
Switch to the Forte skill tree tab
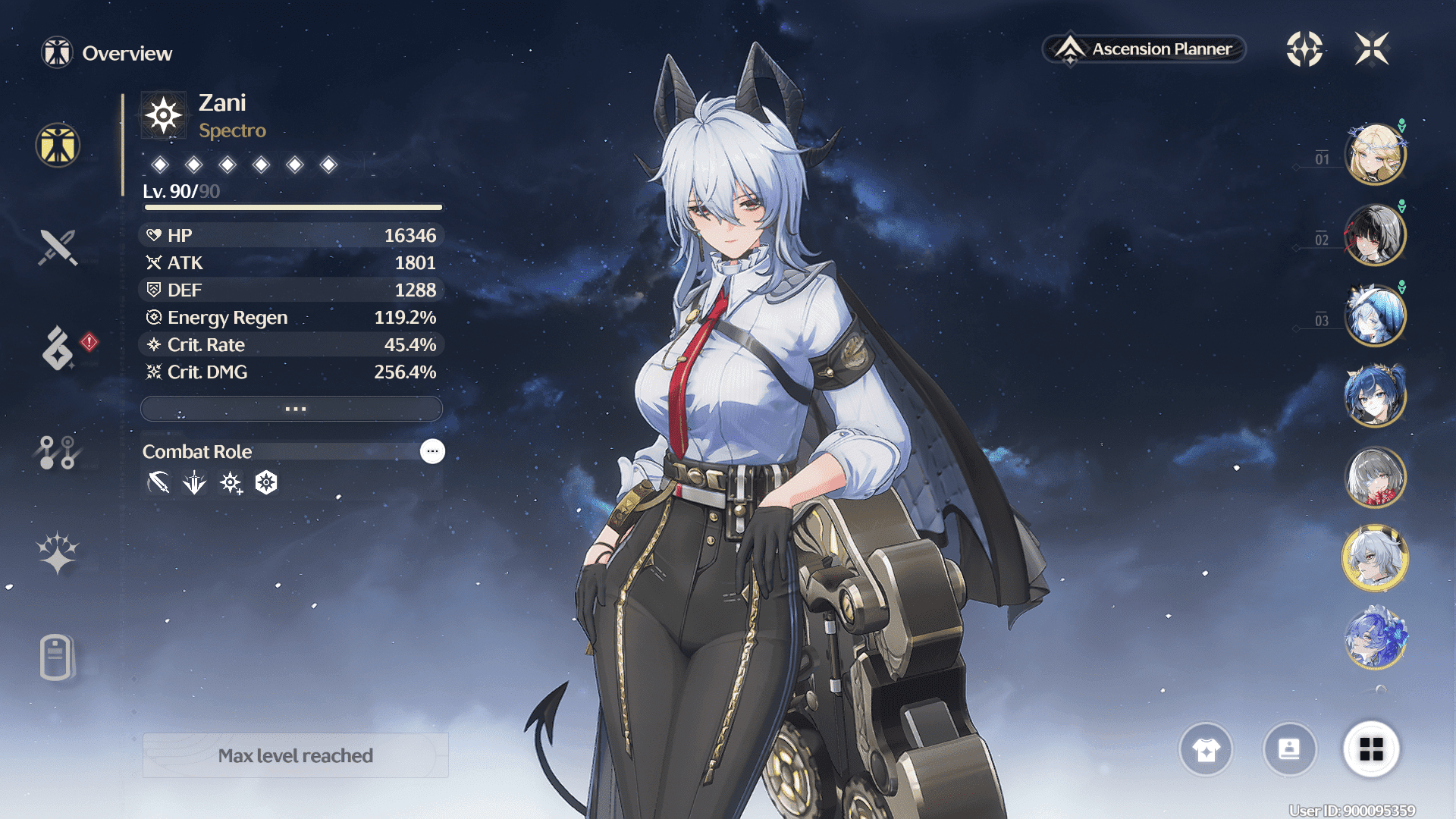pyautogui.click(x=58, y=452)
